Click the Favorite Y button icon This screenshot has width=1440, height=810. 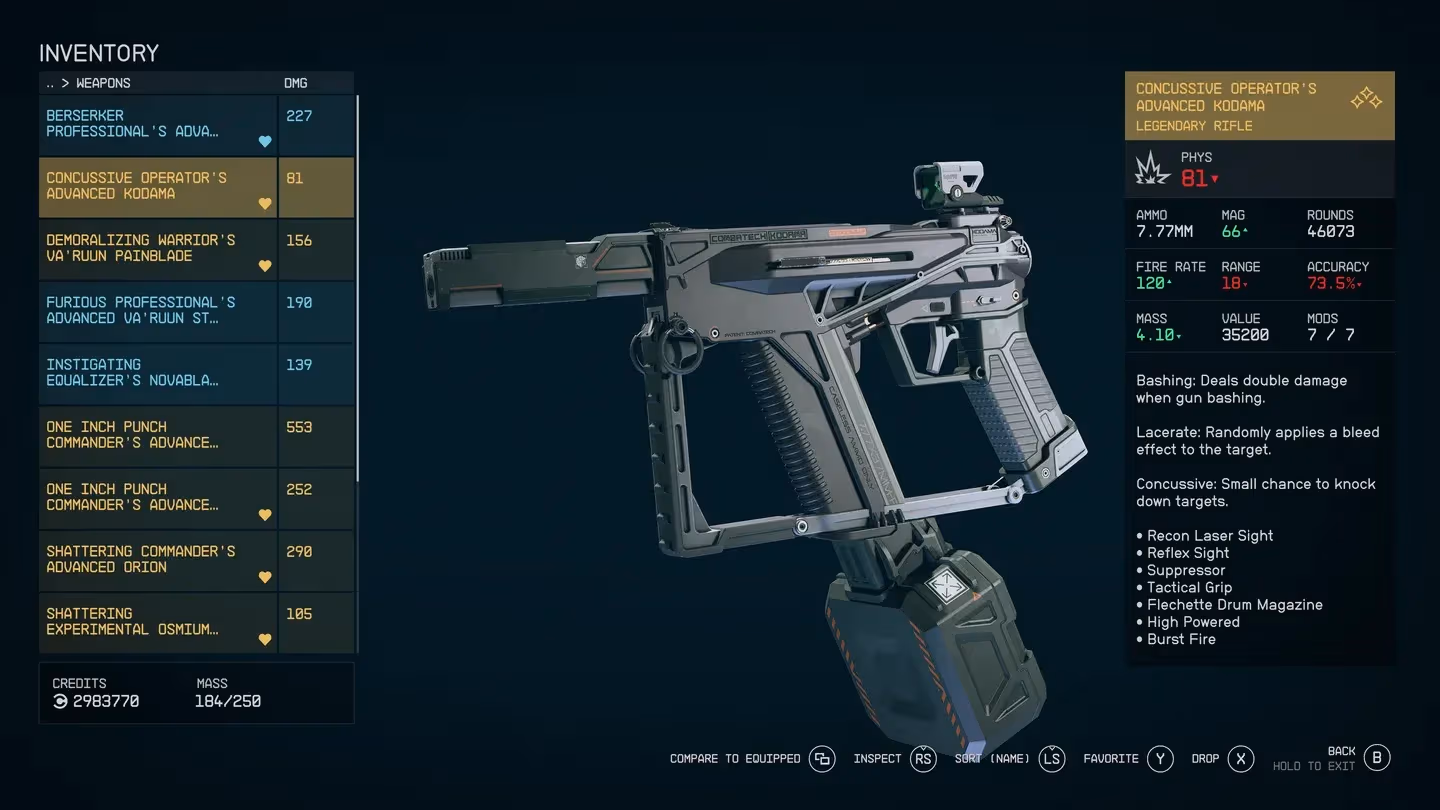[x=1160, y=759]
